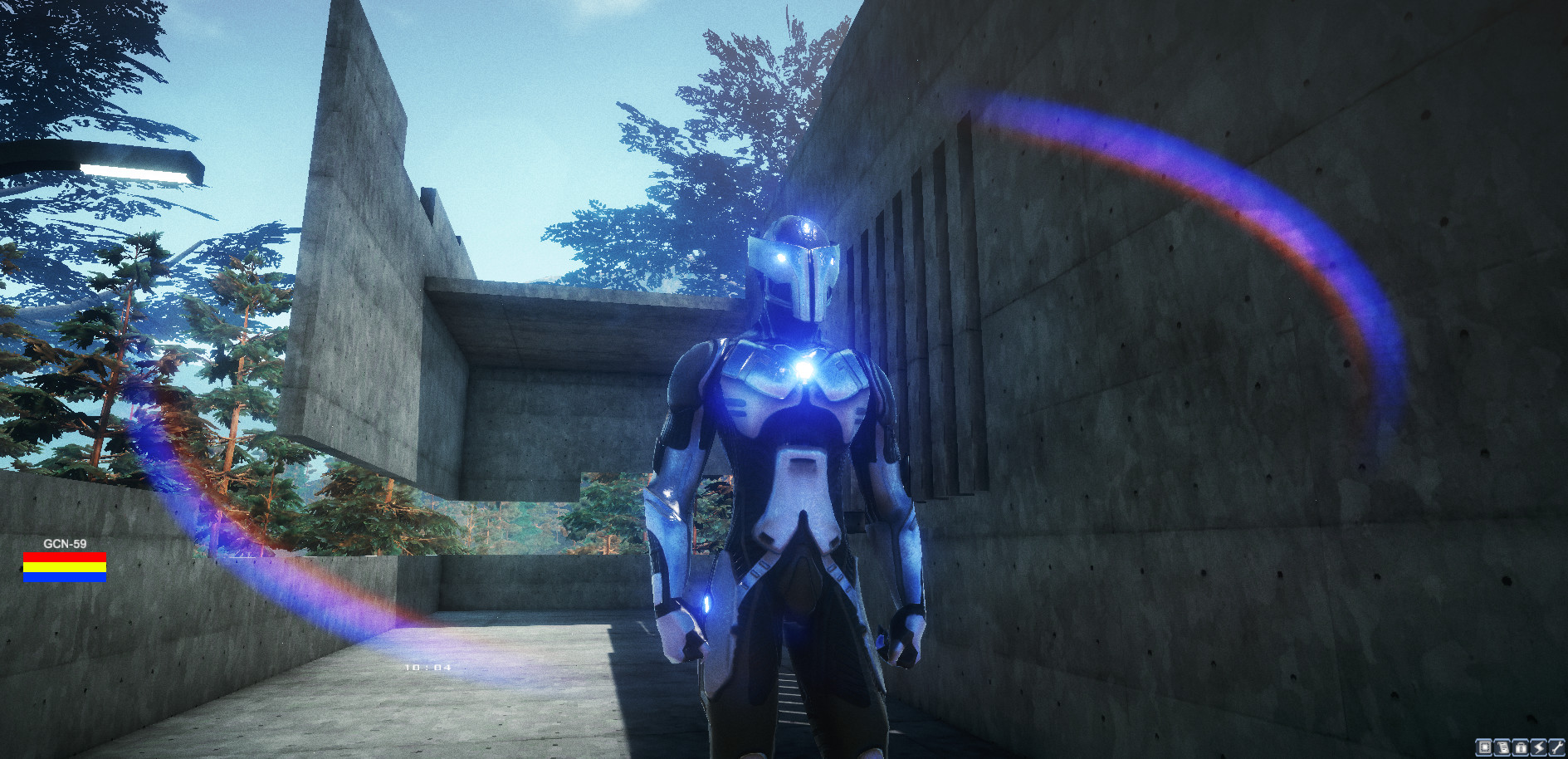Click the leftmost icon in the bottom toolbar
1568x759 pixels.
tap(1483, 748)
